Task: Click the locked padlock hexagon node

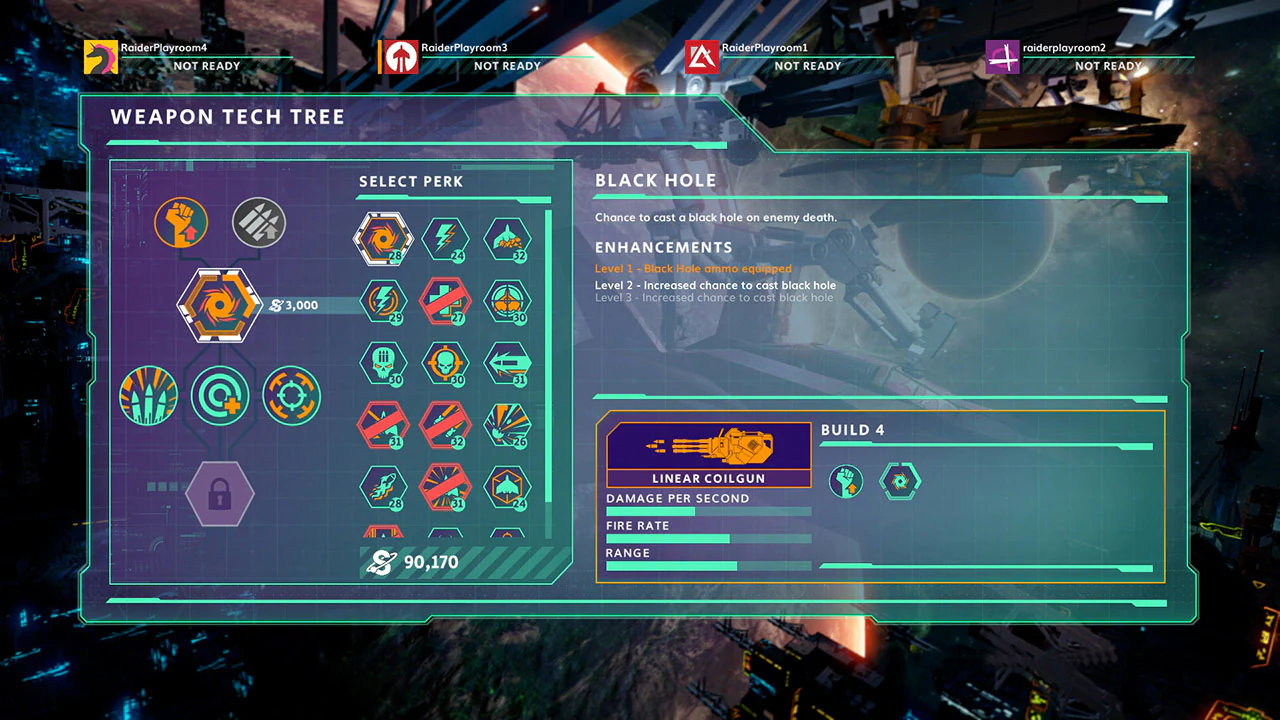Action: (x=220, y=493)
